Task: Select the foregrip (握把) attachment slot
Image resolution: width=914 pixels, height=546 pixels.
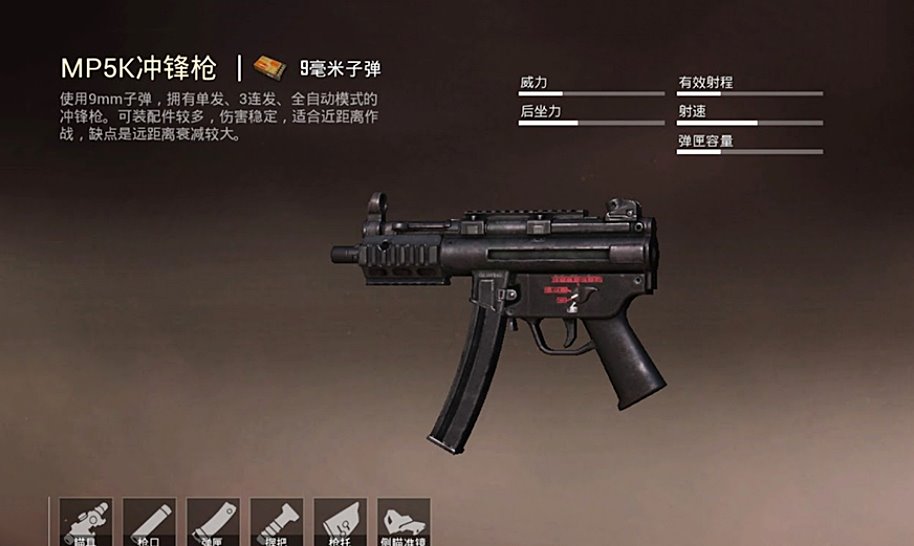Action: [277, 522]
